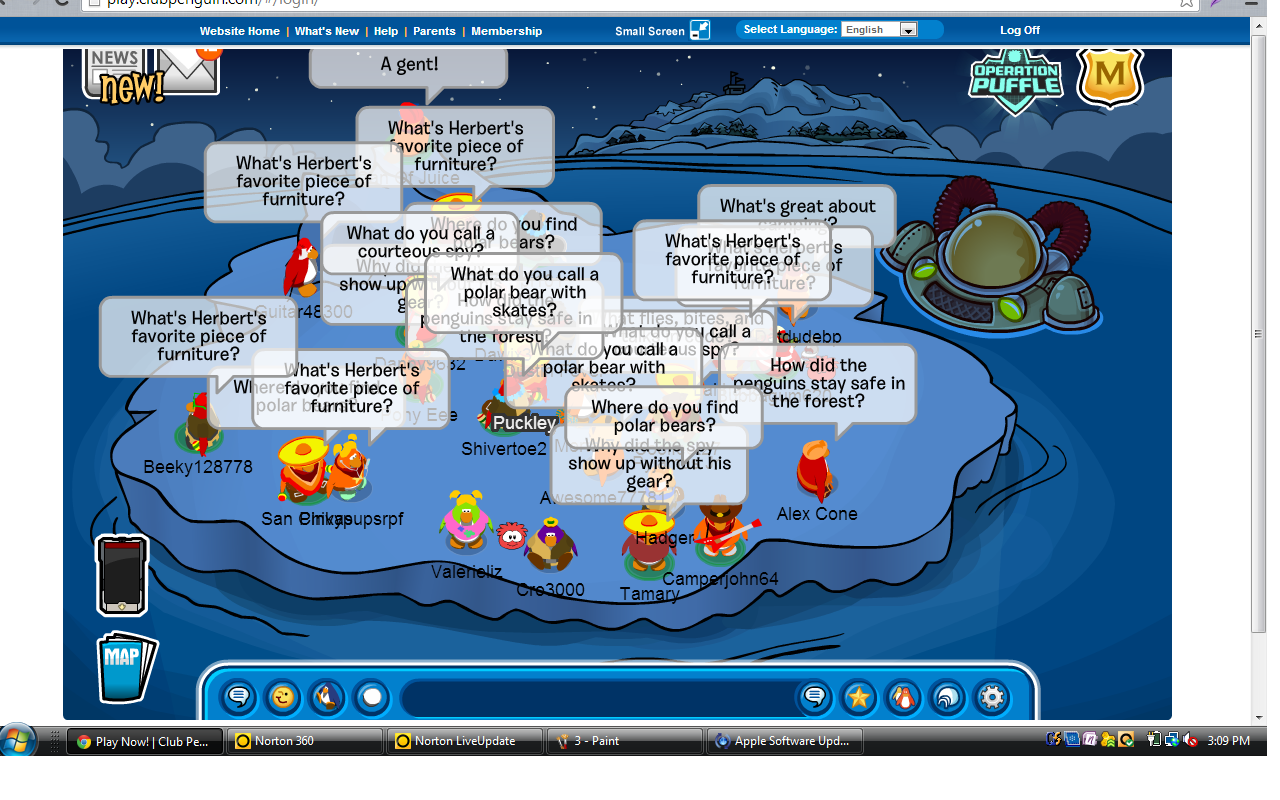Click the gold moderator M shield
Image resolution: width=1280 pixels, height=800 pixels.
pos(1109,76)
